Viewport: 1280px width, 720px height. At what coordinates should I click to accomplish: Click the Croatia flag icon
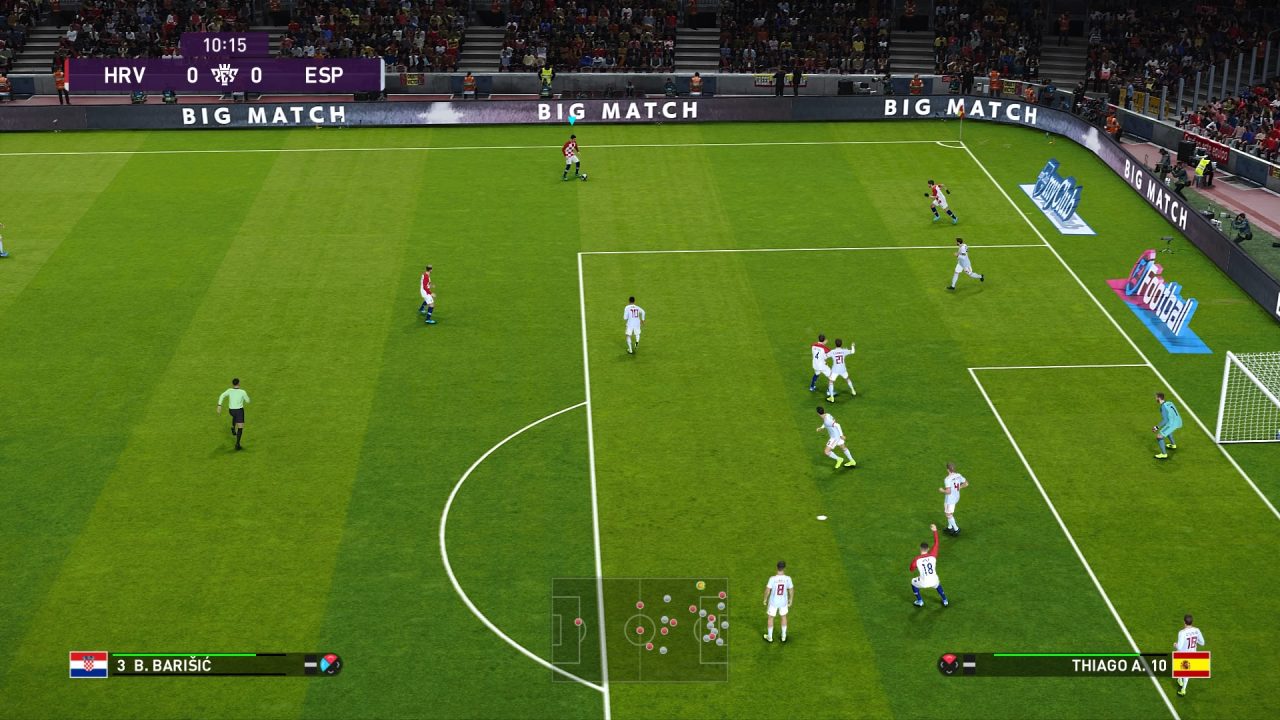pyautogui.click(x=88, y=665)
